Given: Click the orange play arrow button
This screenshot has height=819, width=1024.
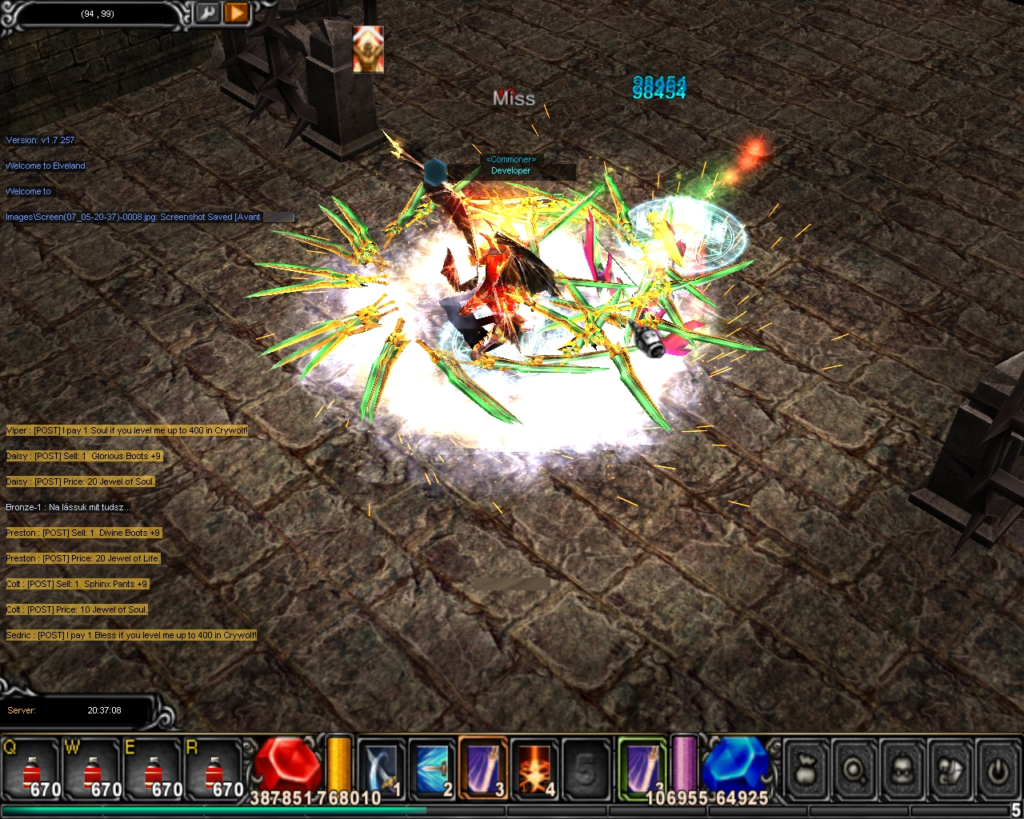Looking at the screenshot, I should coord(237,13).
